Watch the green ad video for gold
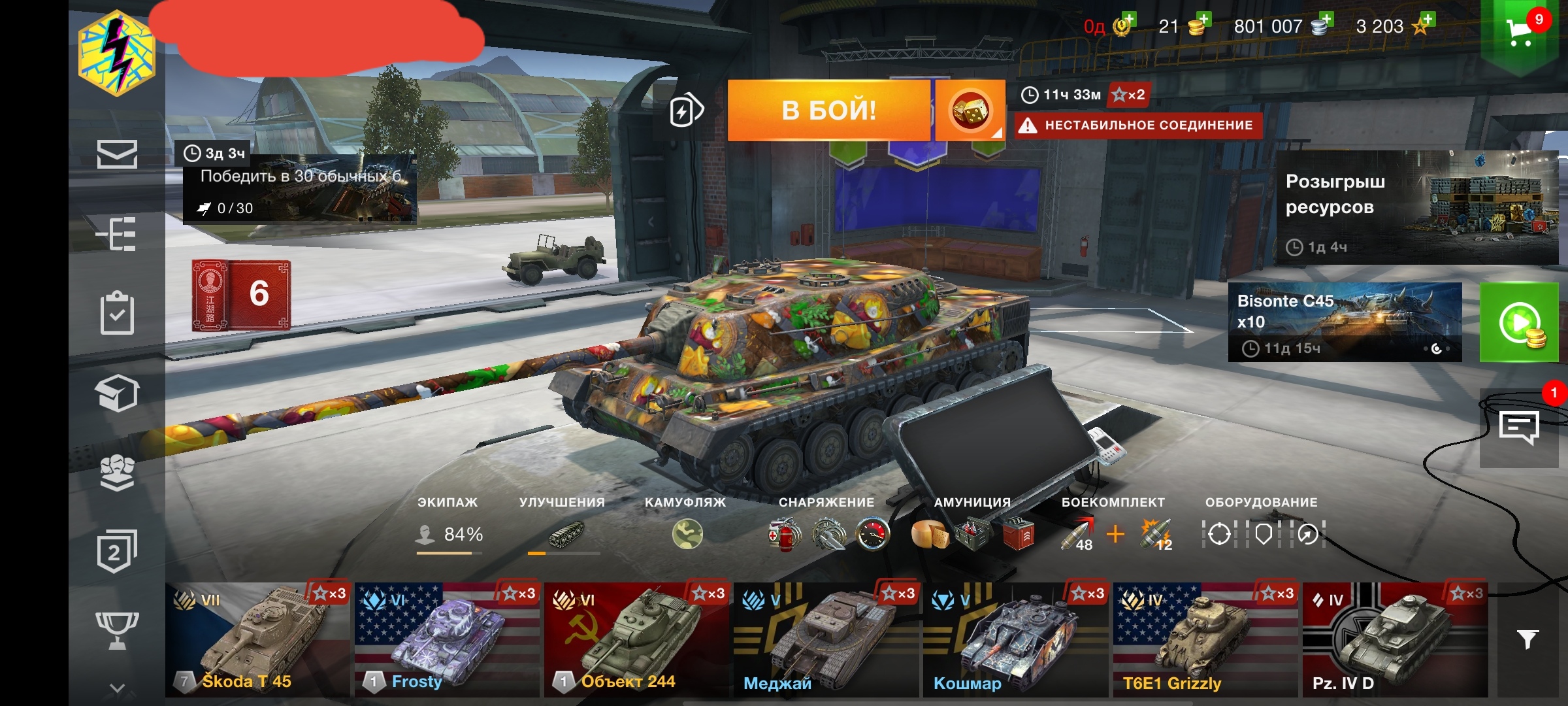The image size is (1568, 706). click(1519, 322)
